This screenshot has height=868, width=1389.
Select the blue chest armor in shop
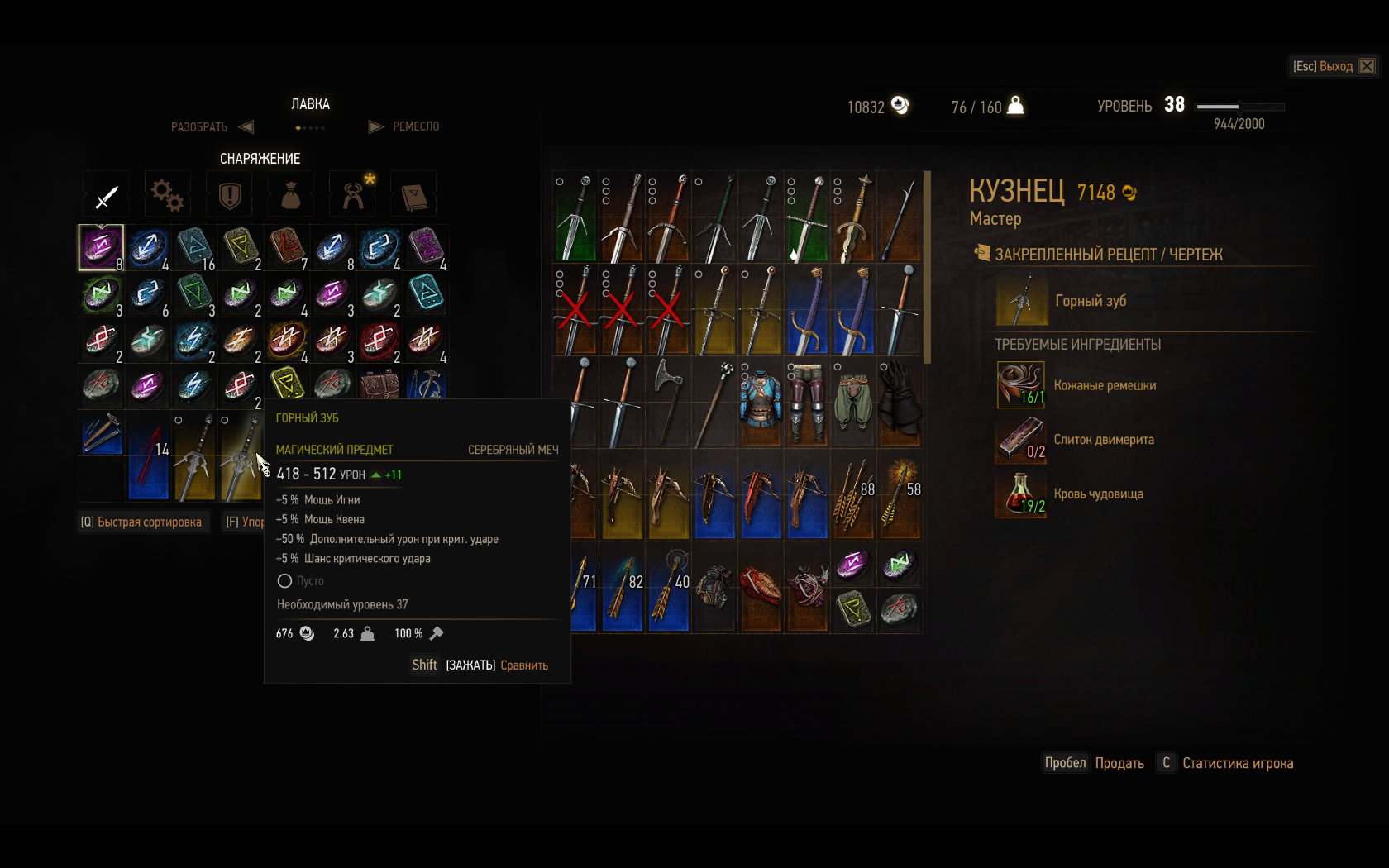coord(761,403)
